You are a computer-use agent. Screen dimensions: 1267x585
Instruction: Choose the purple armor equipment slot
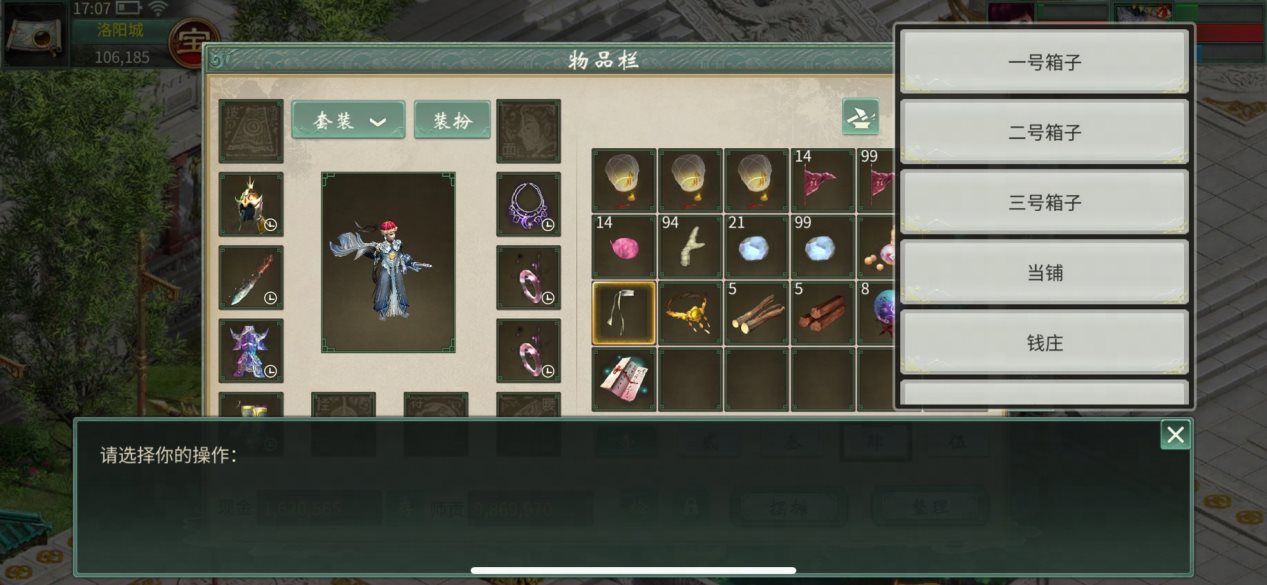(x=251, y=350)
